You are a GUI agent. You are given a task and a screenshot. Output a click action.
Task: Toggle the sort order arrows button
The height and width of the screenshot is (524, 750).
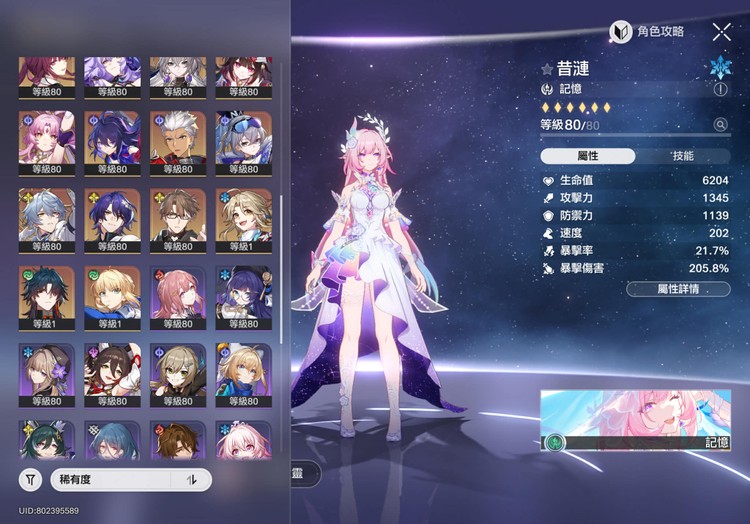click(191, 480)
